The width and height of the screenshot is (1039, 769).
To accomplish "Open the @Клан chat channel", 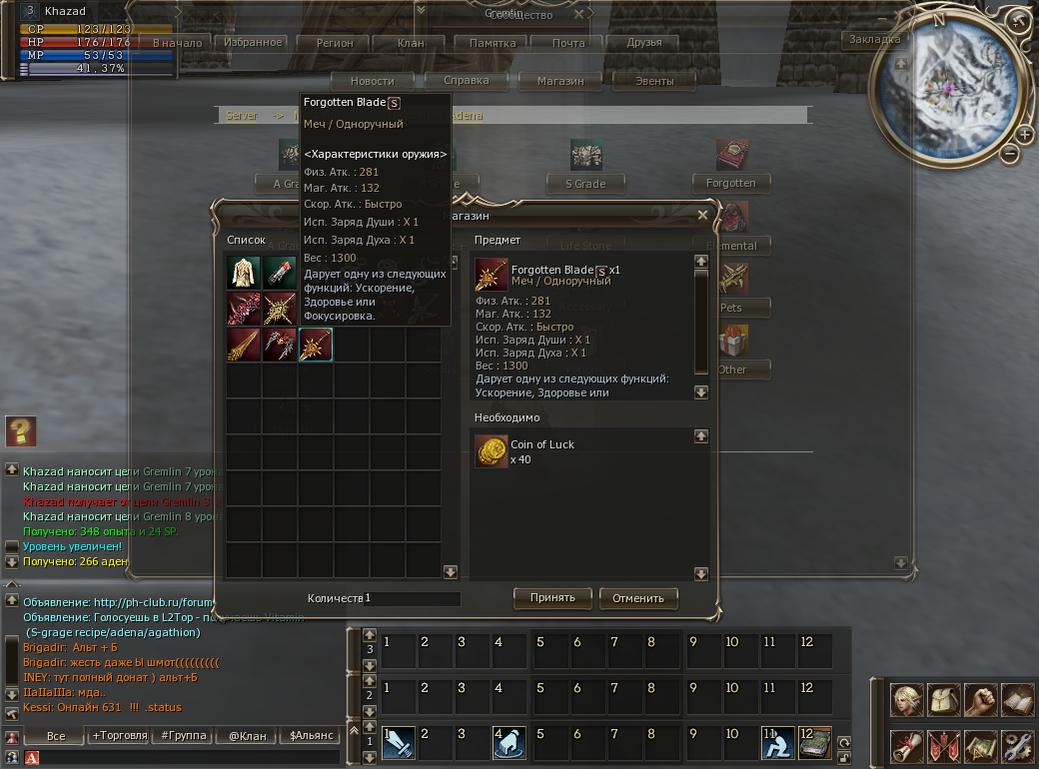I will 247,736.
